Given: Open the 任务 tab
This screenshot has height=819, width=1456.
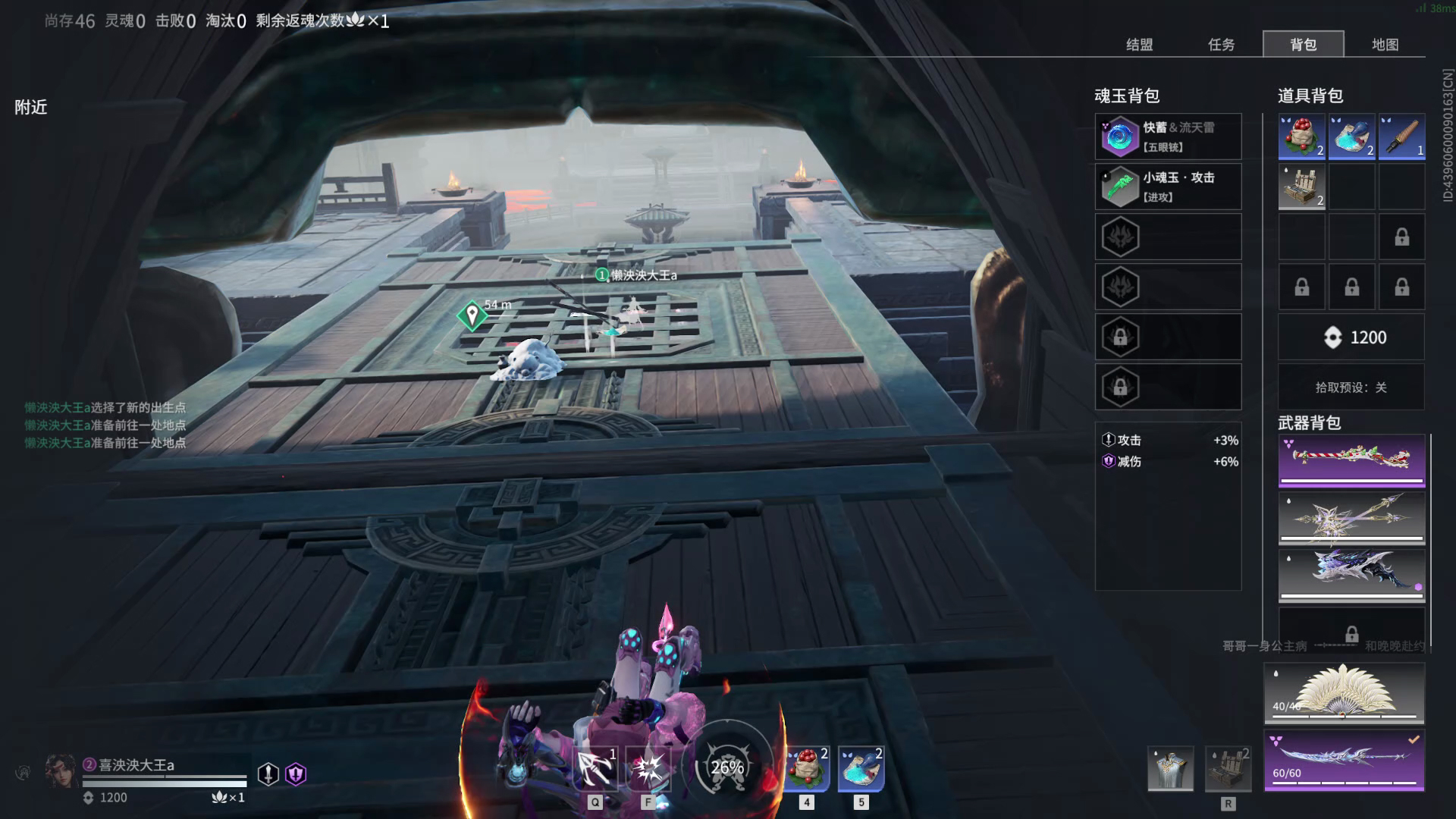Looking at the screenshot, I should (1221, 45).
